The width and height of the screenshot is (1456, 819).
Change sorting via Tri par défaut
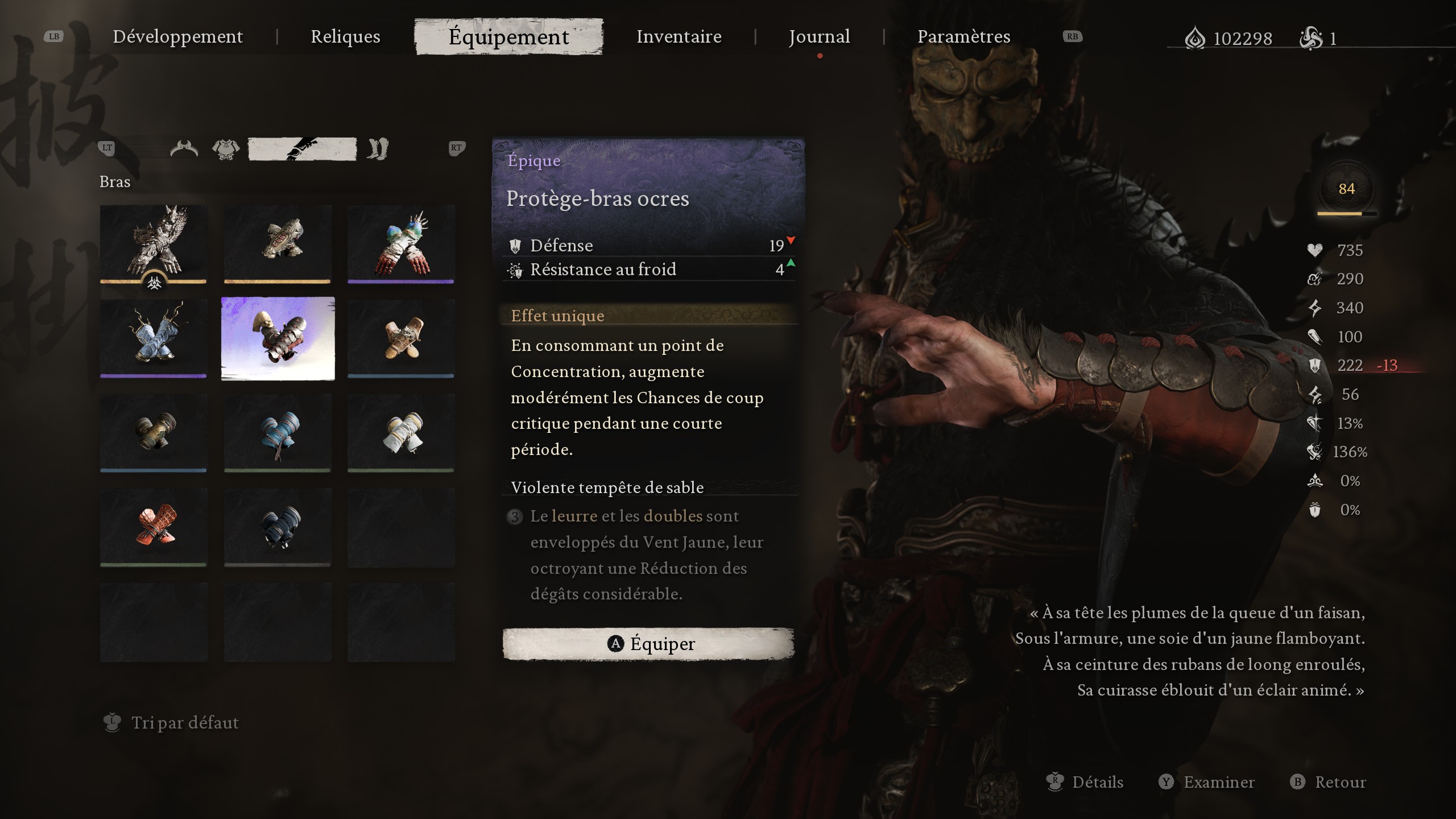point(184,722)
